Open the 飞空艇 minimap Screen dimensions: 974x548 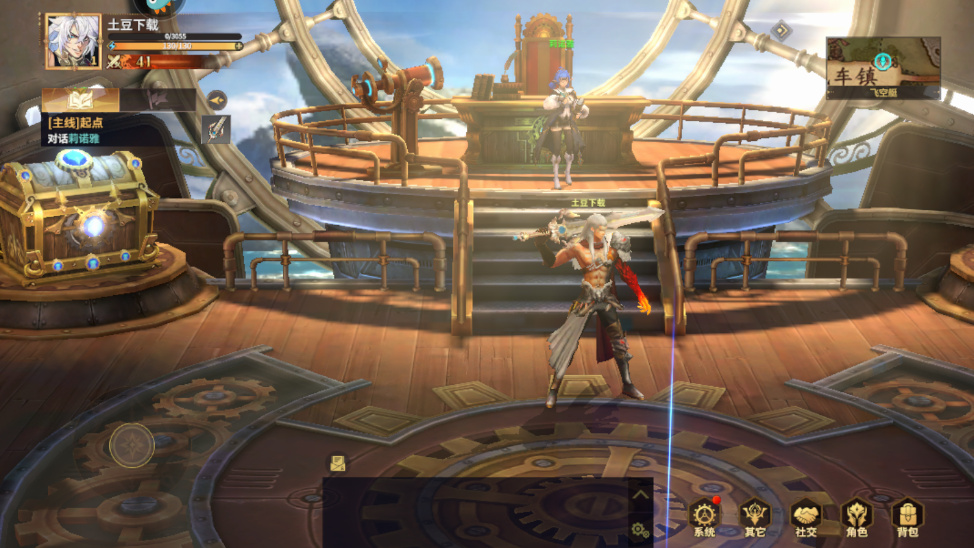pyautogui.click(x=883, y=68)
